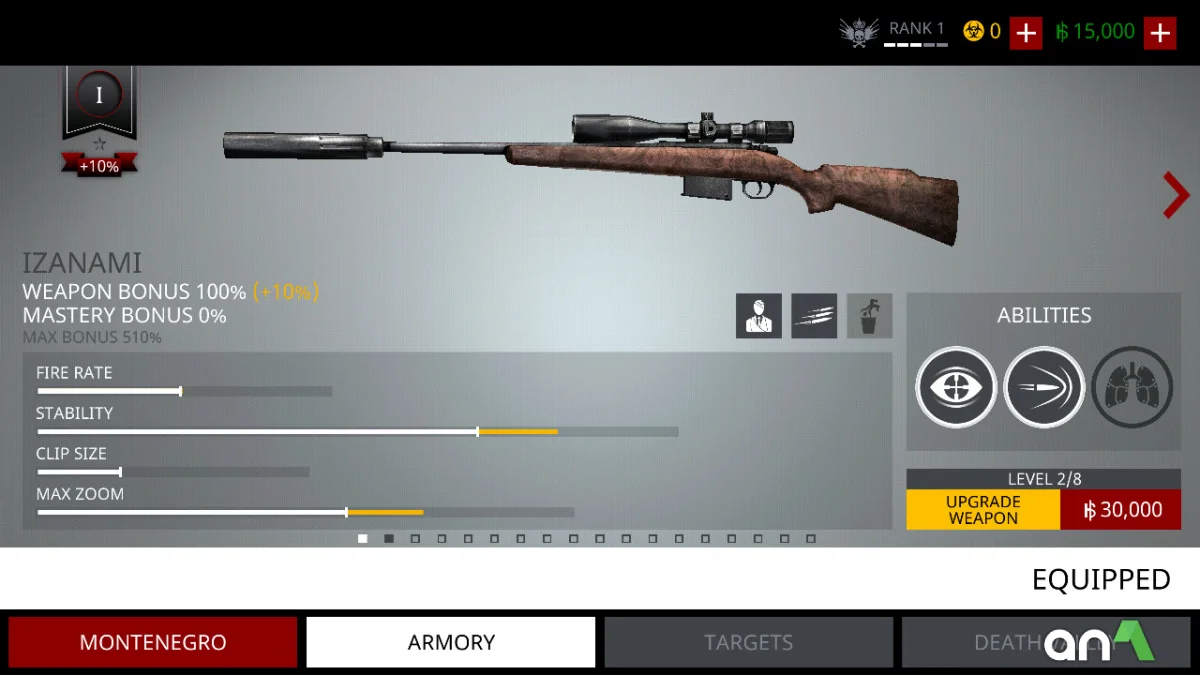
Task: Add more green cash with plus button
Action: tap(1160, 33)
